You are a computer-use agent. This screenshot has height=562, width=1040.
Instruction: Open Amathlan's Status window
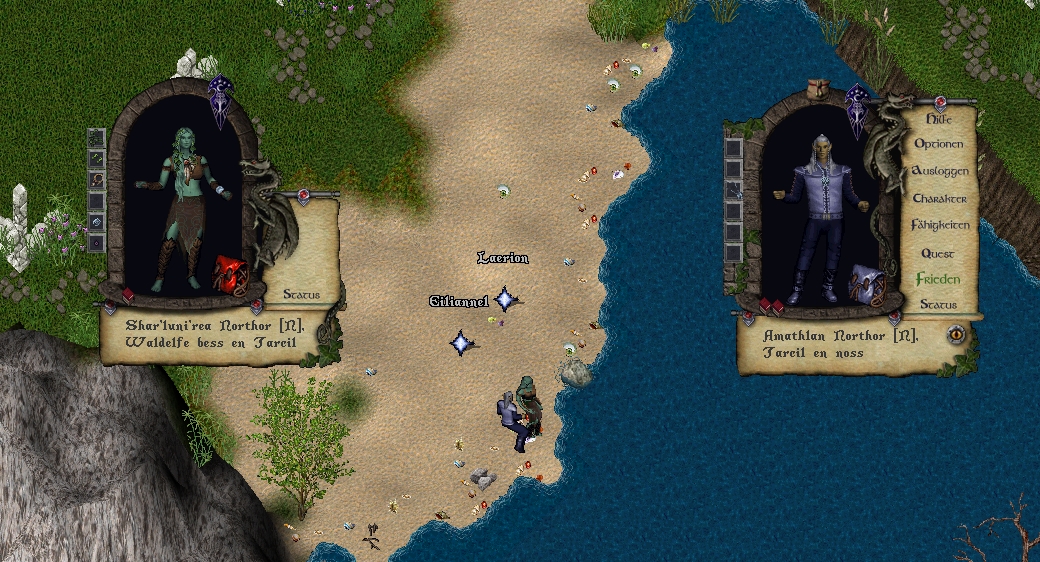coord(938,304)
